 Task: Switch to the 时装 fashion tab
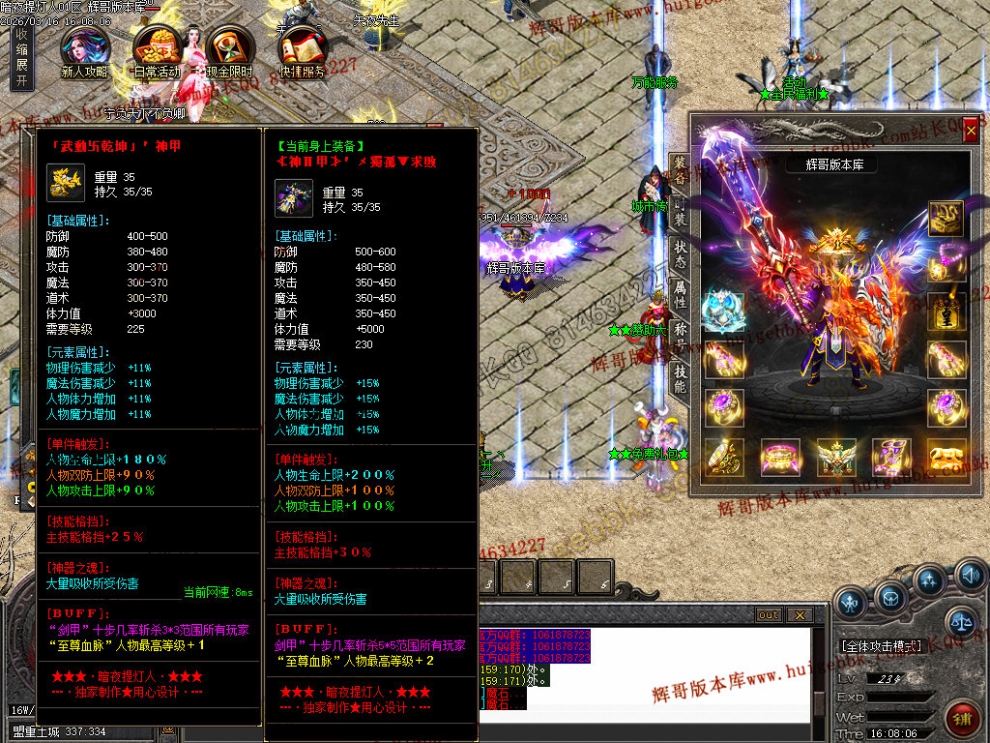click(x=679, y=214)
